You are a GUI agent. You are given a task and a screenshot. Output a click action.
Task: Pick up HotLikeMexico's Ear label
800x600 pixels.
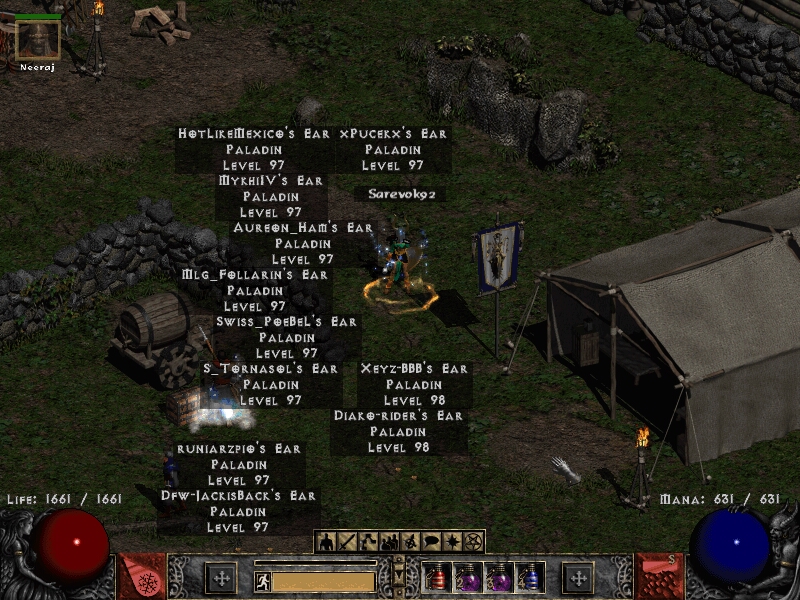point(254,133)
